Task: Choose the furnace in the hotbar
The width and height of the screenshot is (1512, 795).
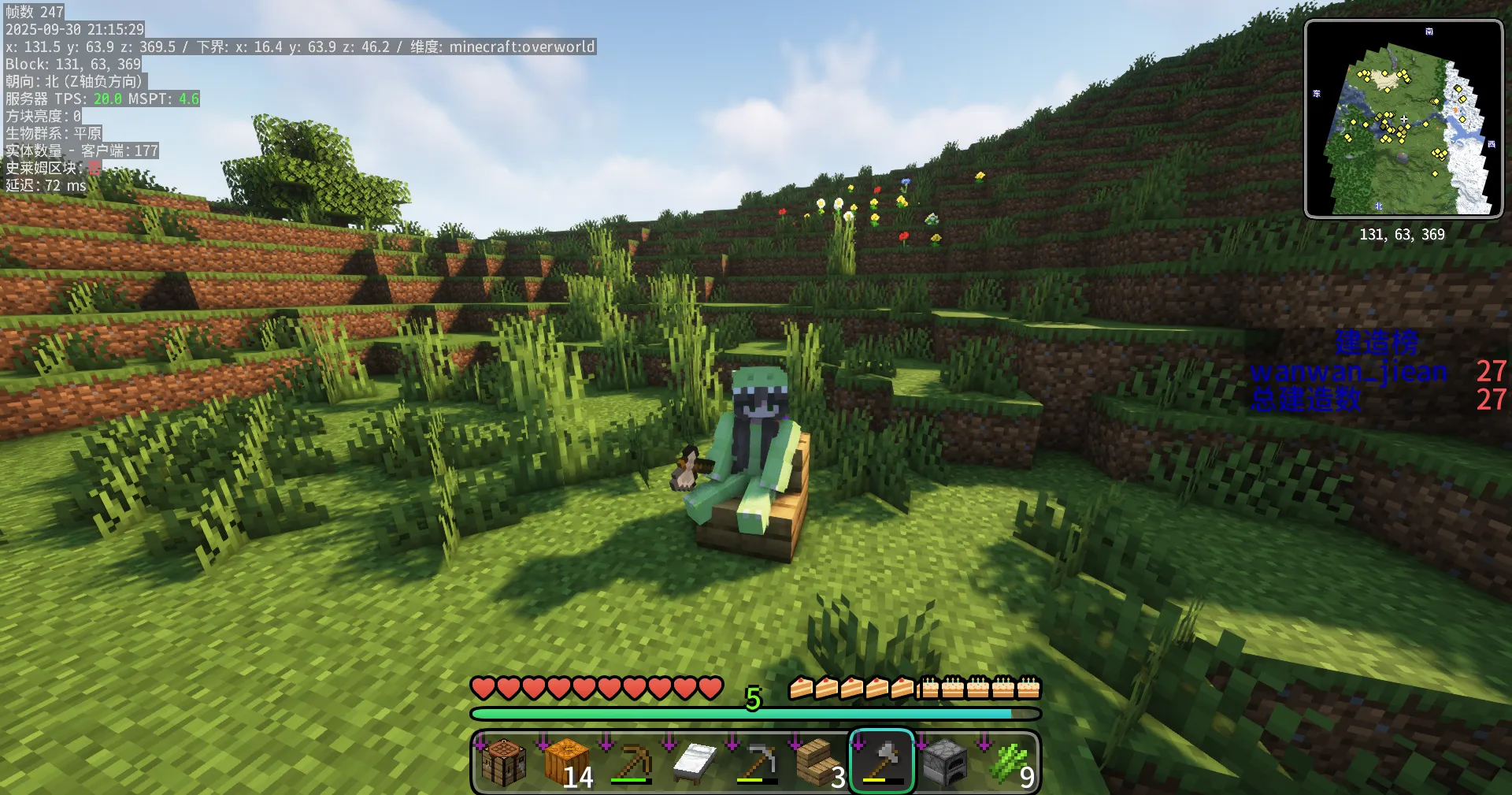Action: [x=945, y=762]
